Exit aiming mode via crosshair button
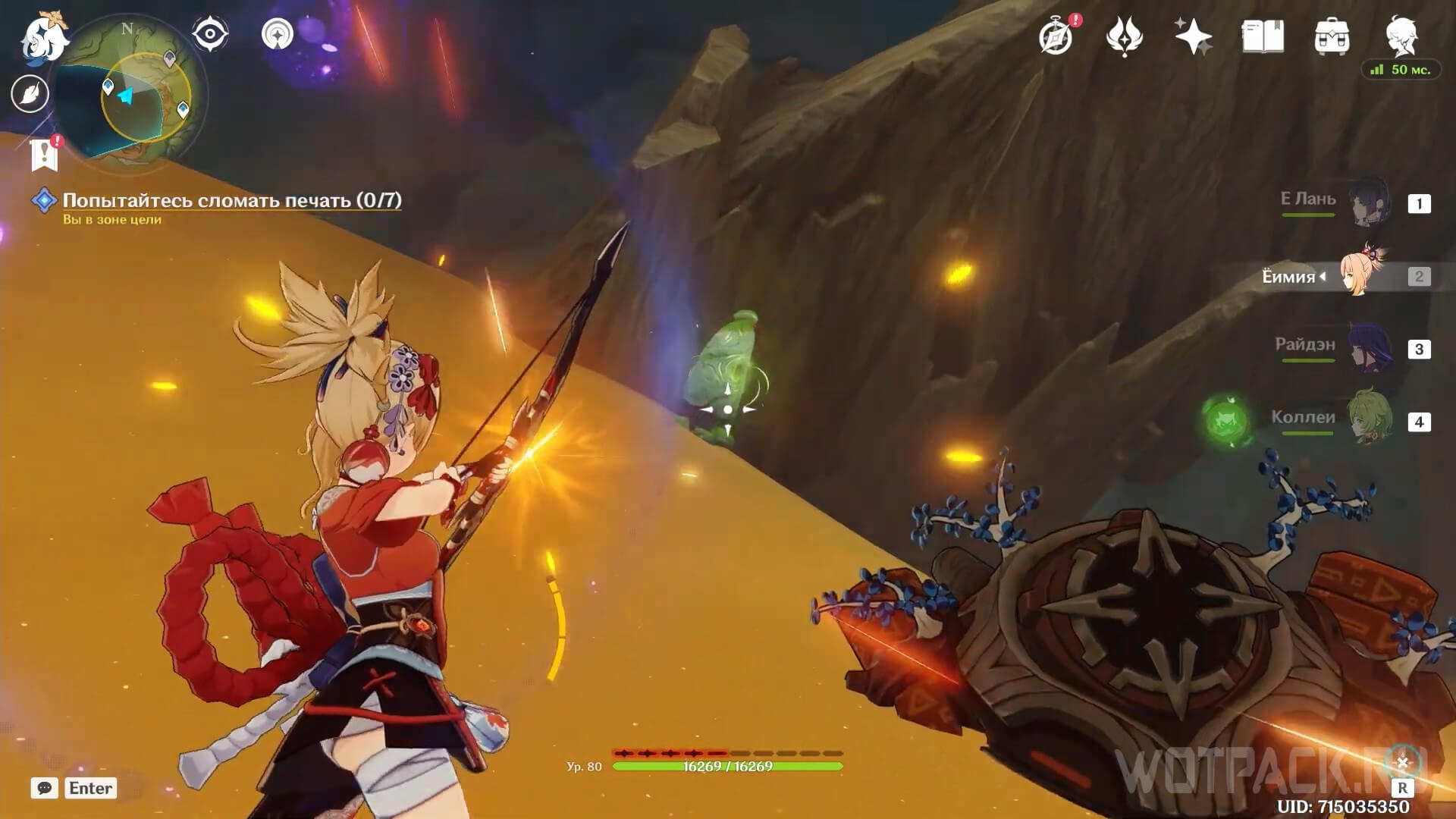1456x819 pixels. (x=1402, y=763)
